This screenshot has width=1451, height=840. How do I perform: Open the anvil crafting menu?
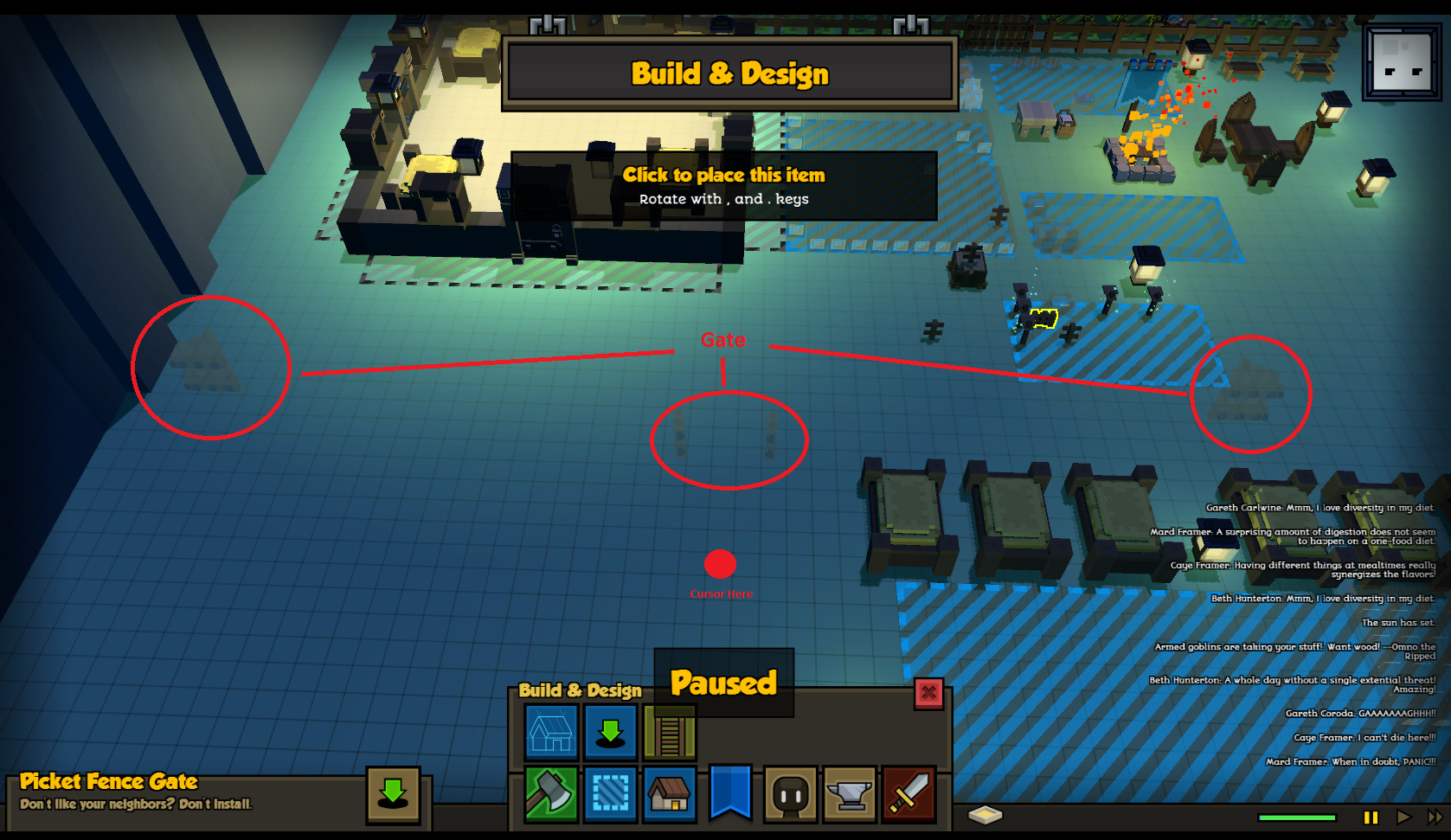click(x=851, y=793)
